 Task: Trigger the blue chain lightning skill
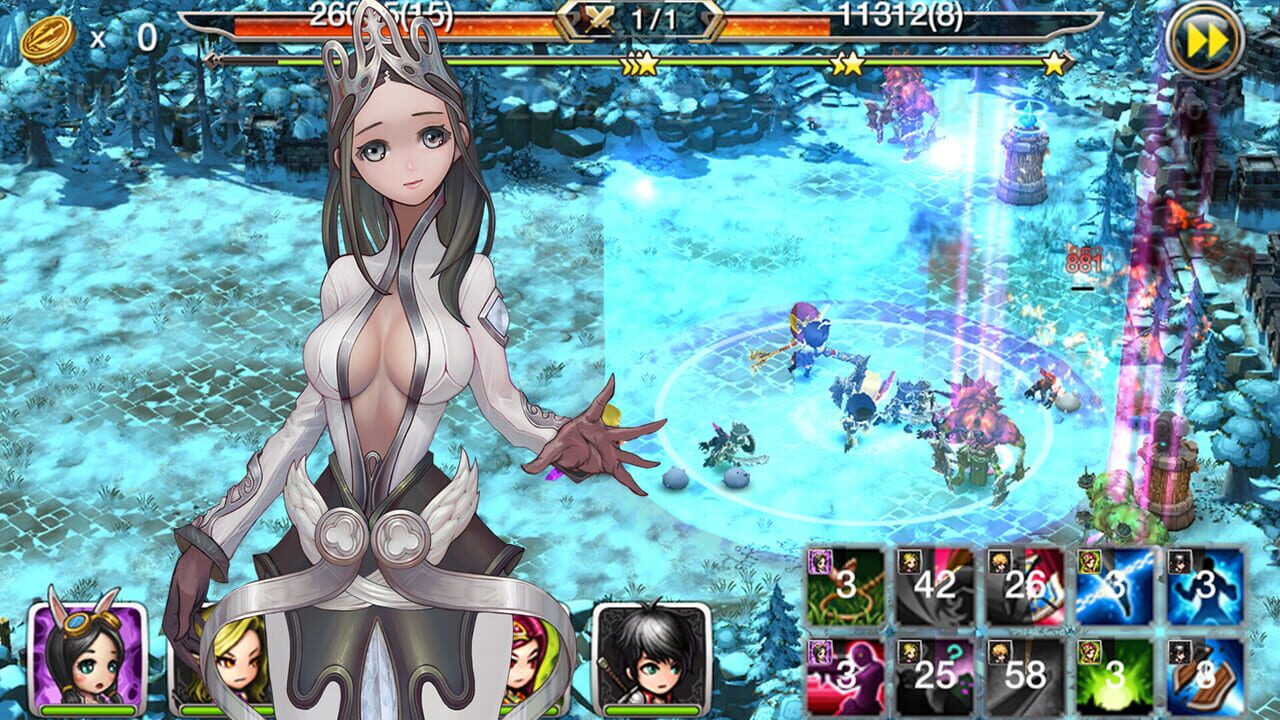coord(1105,590)
